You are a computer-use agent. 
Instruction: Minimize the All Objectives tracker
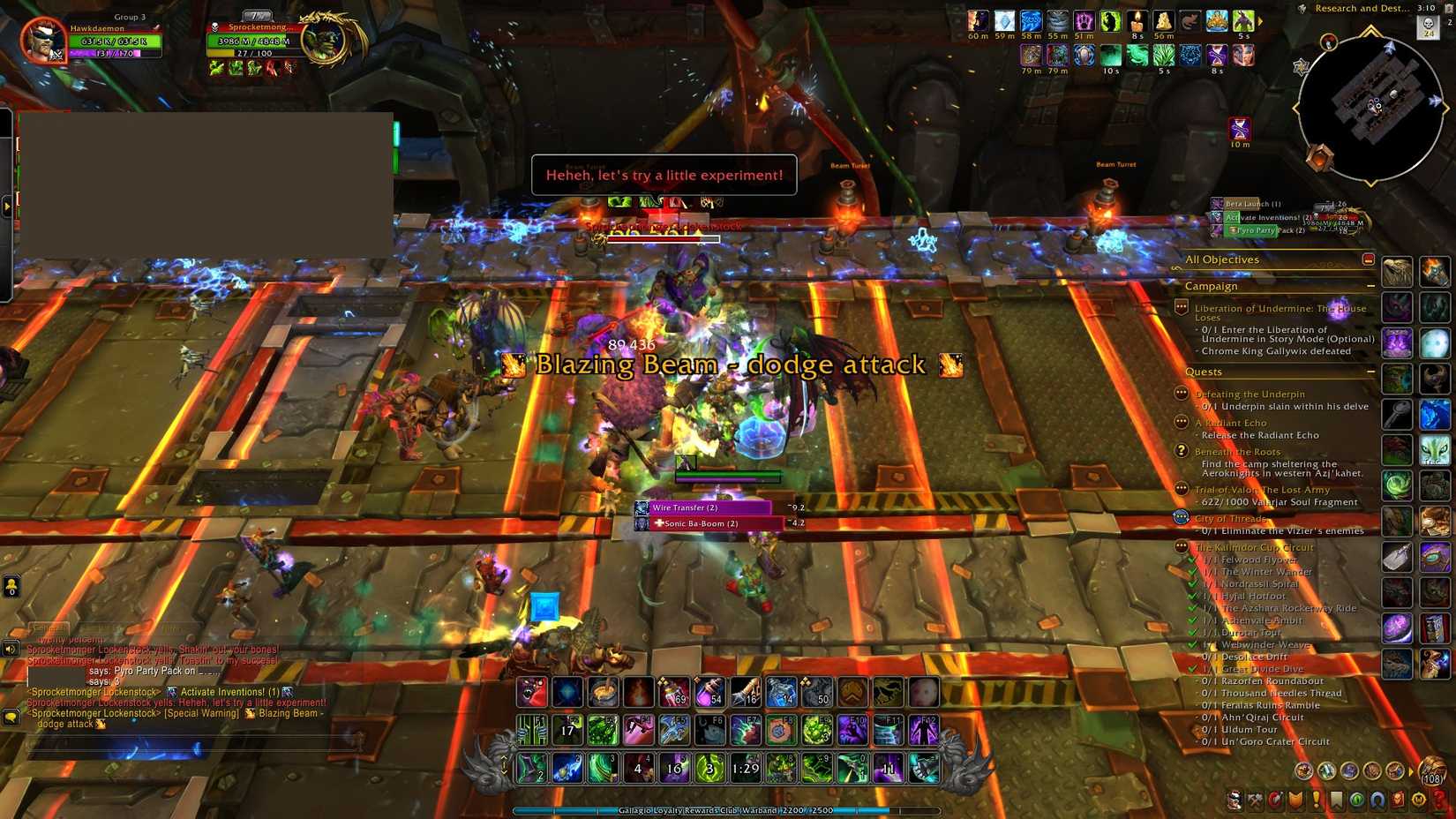coord(1369,259)
